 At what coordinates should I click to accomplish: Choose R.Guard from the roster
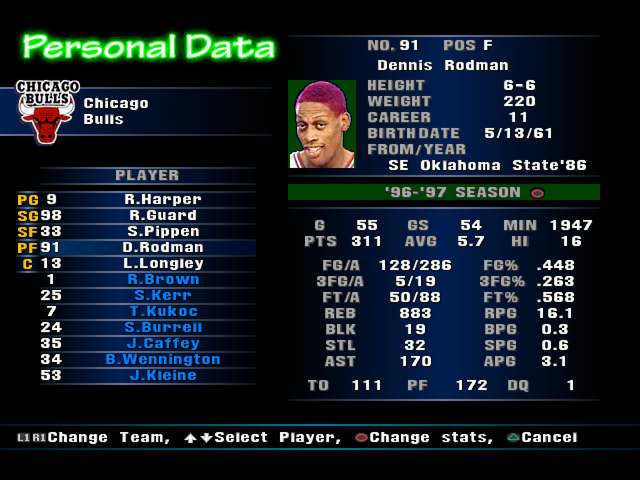(x=162, y=215)
